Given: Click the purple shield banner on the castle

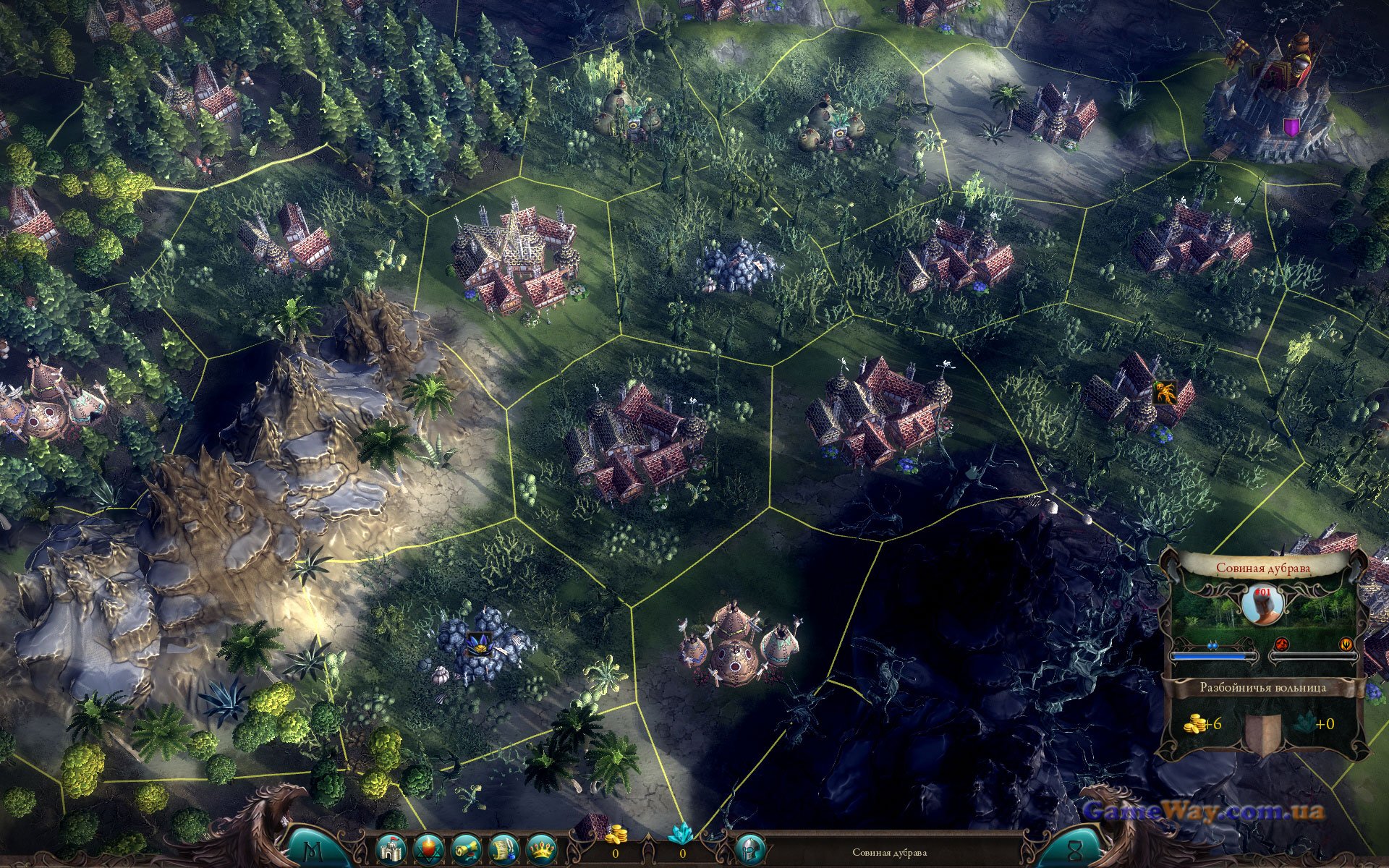Looking at the screenshot, I should (1291, 128).
